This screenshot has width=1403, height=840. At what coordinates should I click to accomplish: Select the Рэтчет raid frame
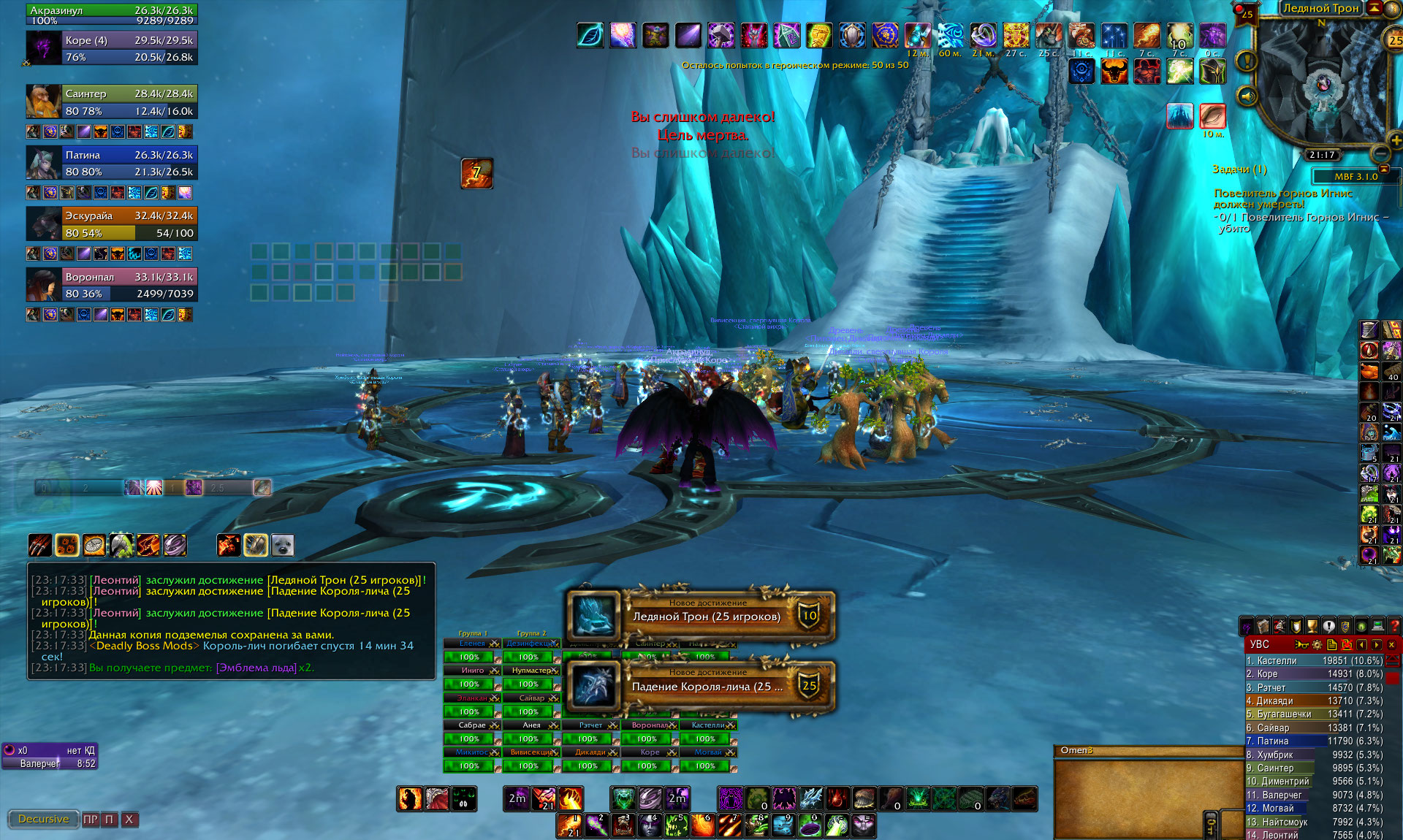[590, 725]
